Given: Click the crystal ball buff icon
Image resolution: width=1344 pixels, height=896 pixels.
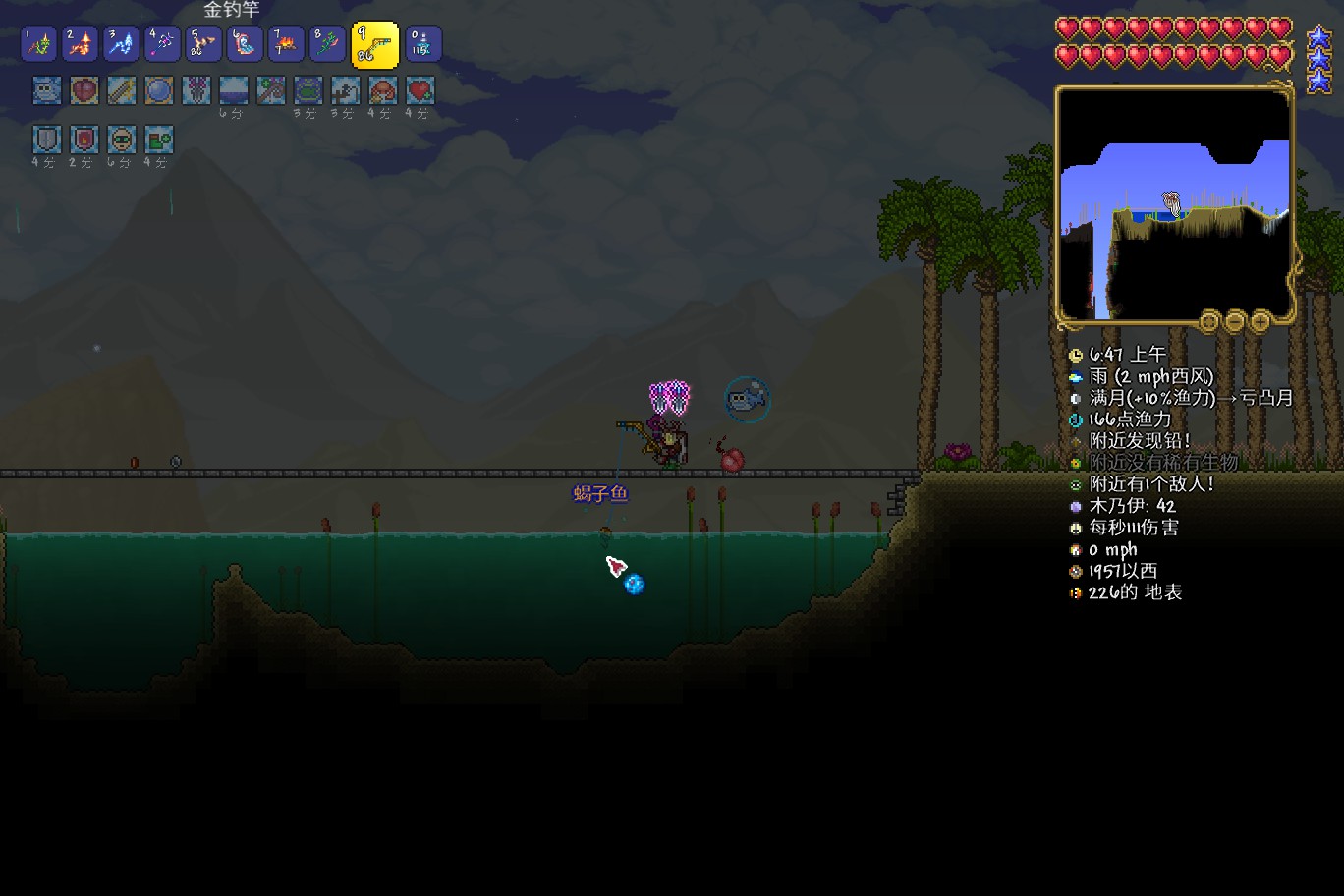Looking at the screenshot, I should (159, 90).
